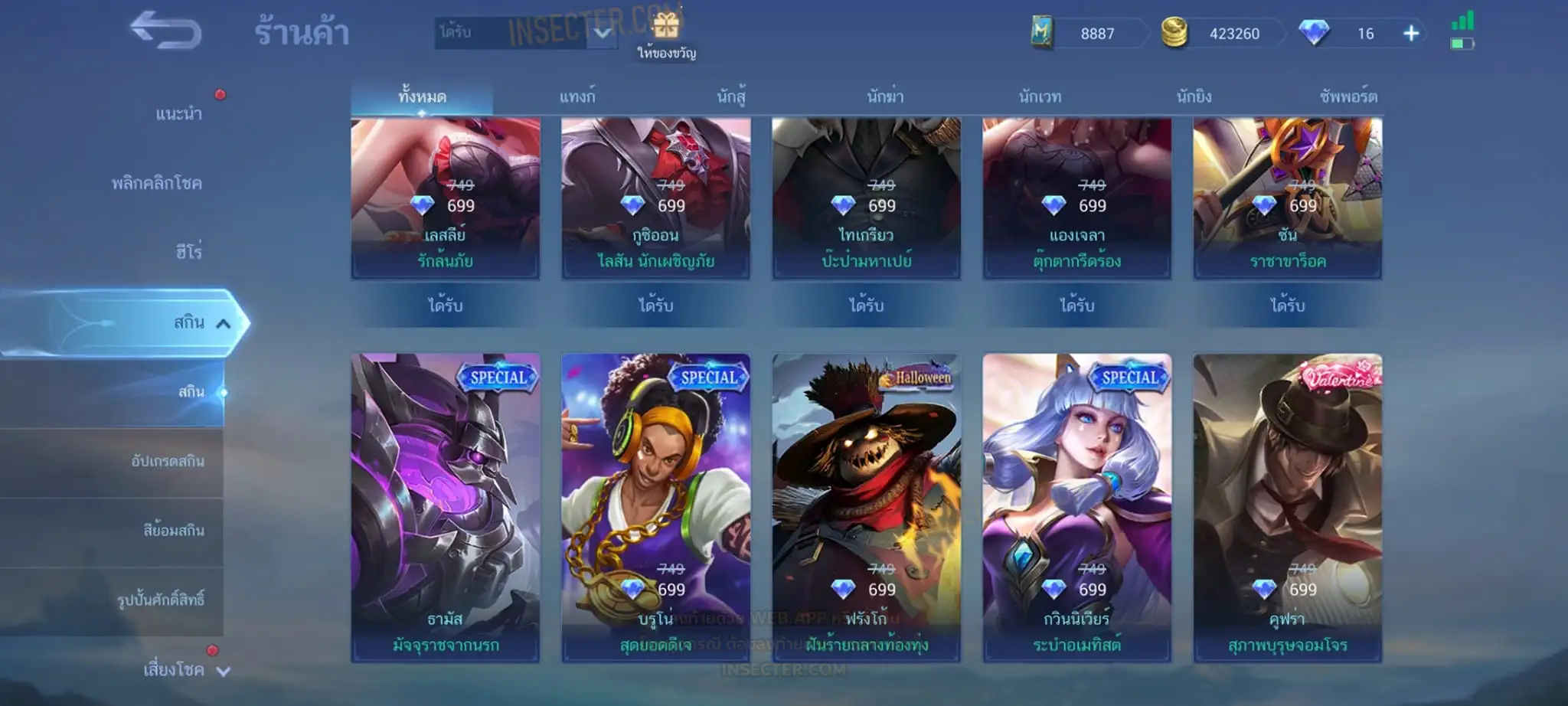Switch to the นักสู้ tab

(x=731, y=97)
